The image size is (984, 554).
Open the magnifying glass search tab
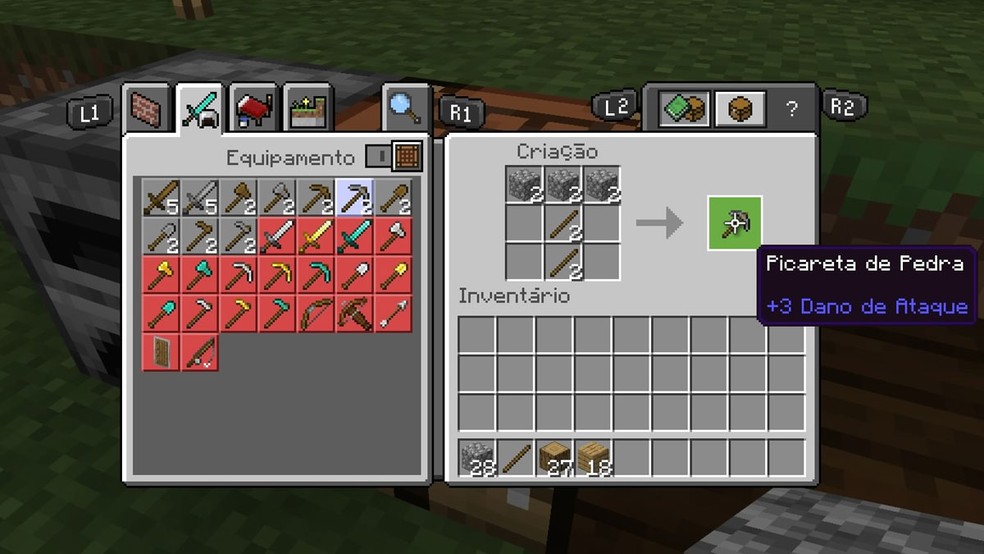point(405,109)
